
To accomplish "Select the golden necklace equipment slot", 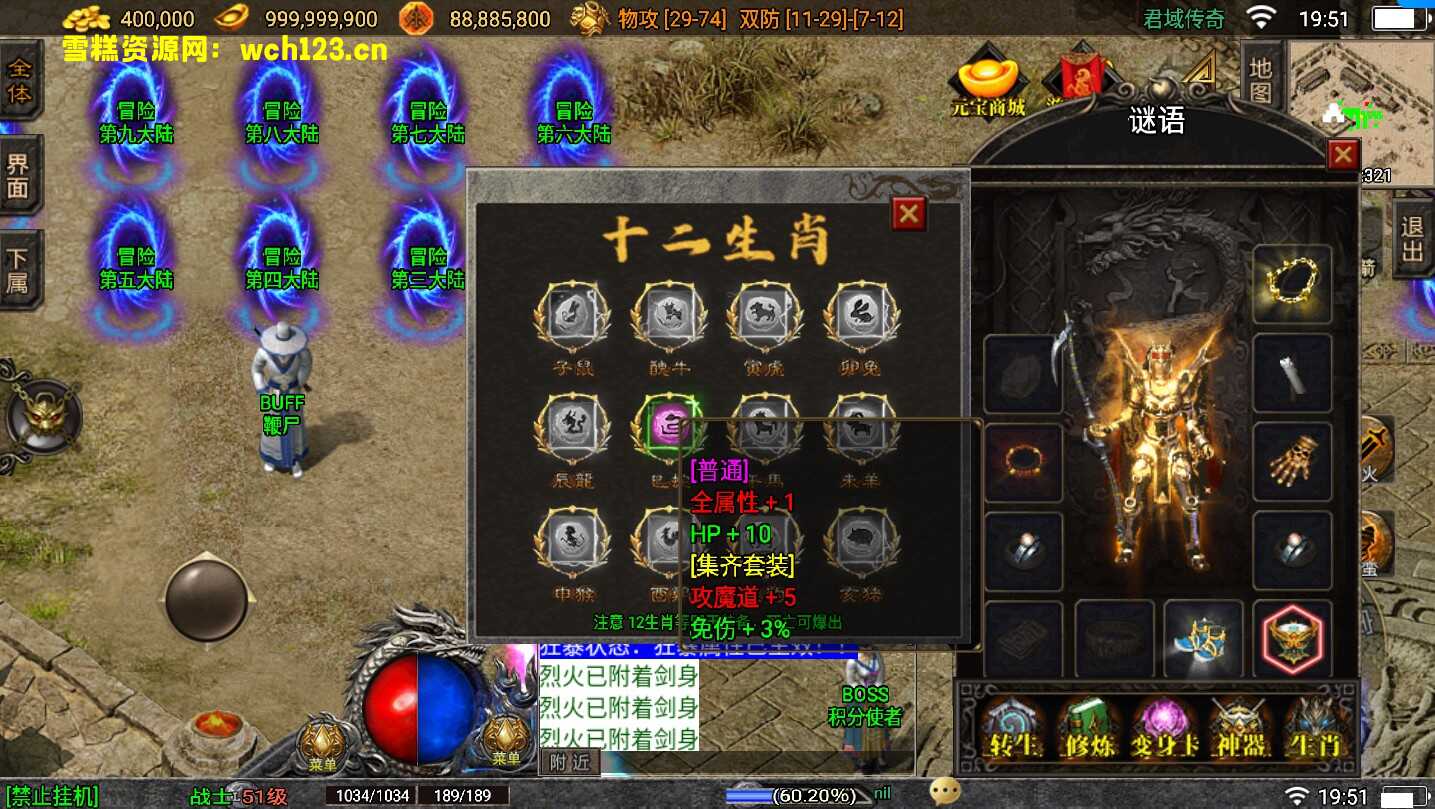I will pos(1292,284).
